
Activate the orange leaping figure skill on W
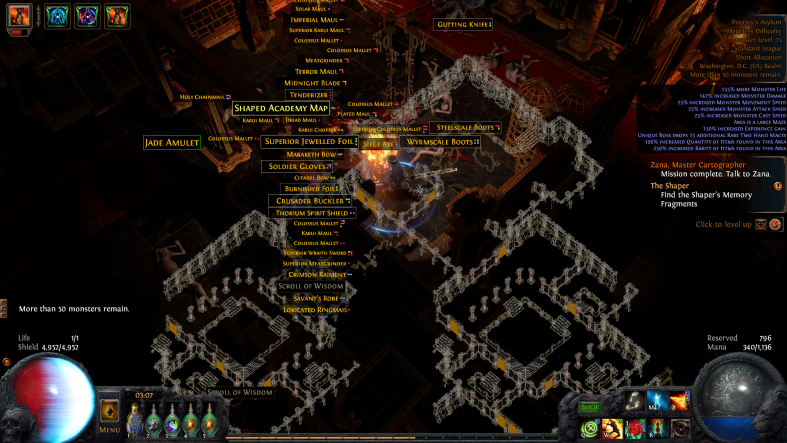pyautogui.click(x=612, y=428)
